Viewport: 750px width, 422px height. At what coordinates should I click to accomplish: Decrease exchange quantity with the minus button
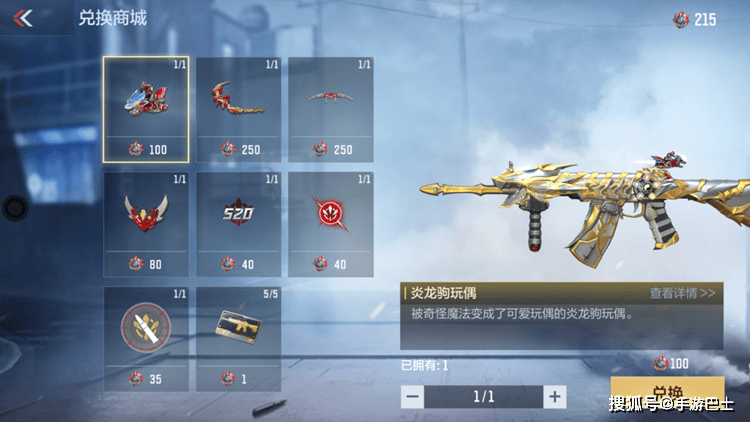pyautogui.click(x=412, y=396)
